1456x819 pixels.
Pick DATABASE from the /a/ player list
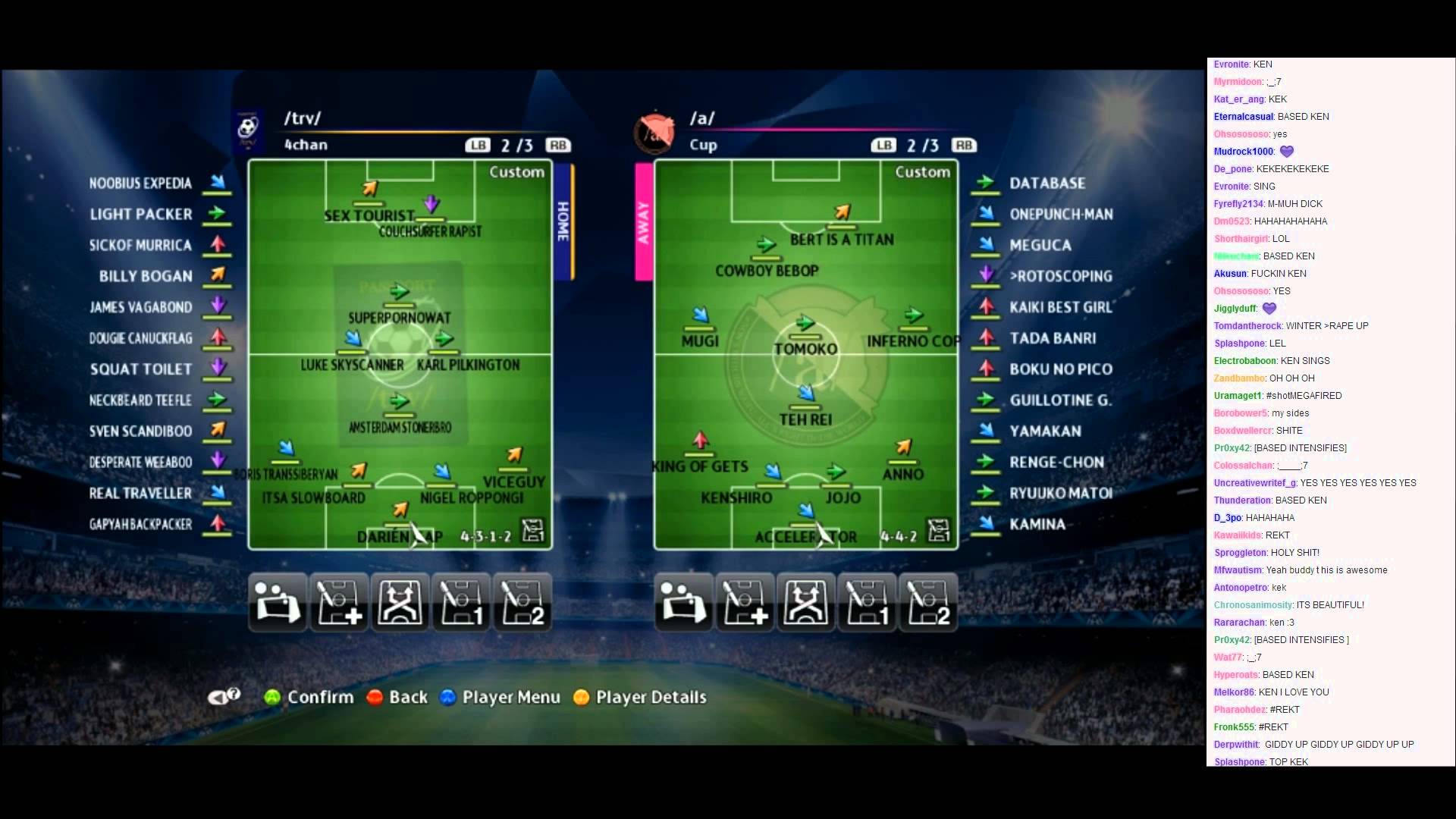click(1047, 183)
